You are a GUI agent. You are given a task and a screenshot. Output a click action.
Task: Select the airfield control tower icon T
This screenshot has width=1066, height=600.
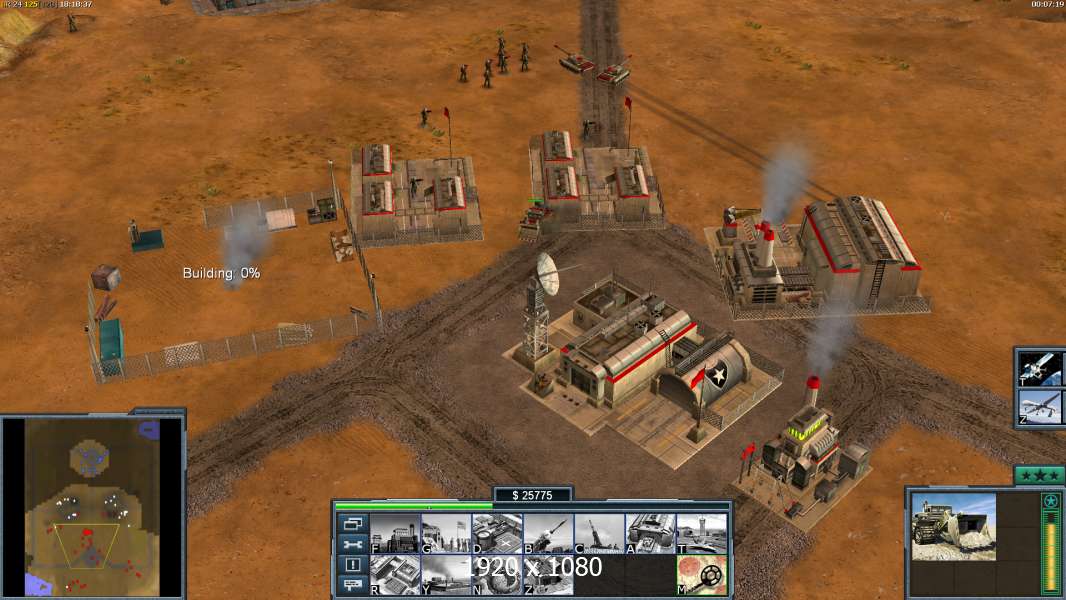click(x=701, y=533)
